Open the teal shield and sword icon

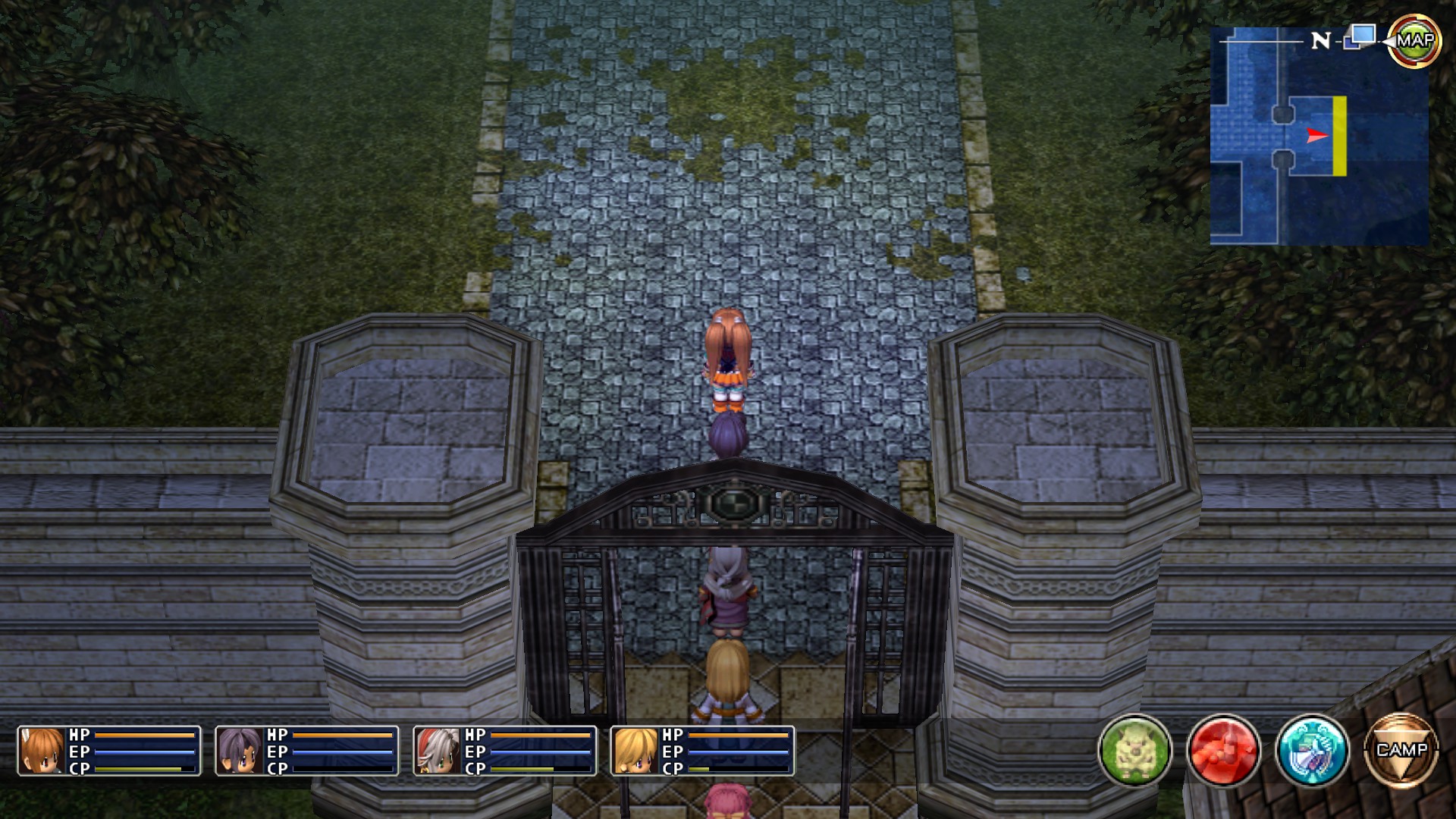pos(1312,751)
